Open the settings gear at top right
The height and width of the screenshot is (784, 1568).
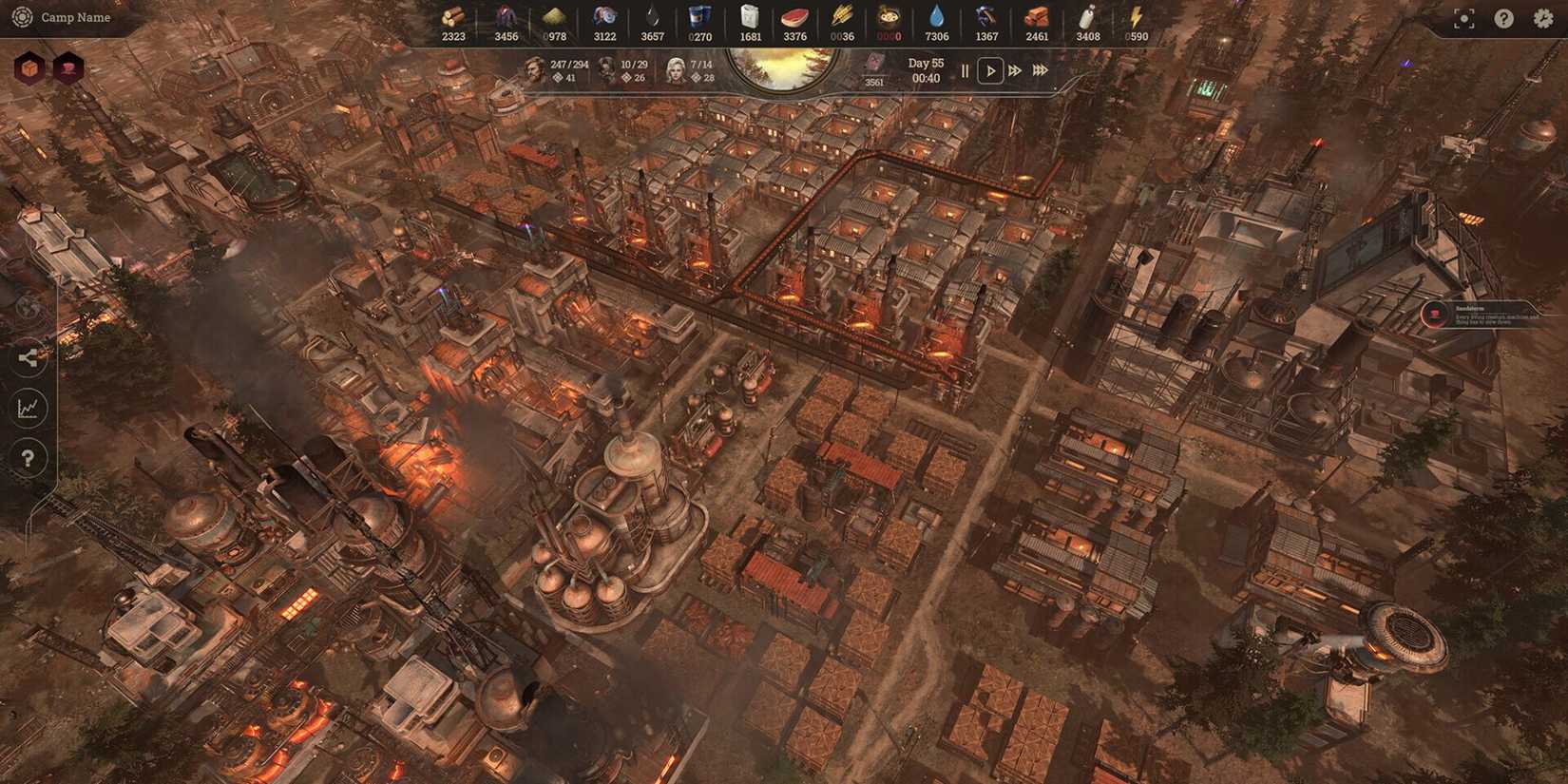tap(1543, 17)
